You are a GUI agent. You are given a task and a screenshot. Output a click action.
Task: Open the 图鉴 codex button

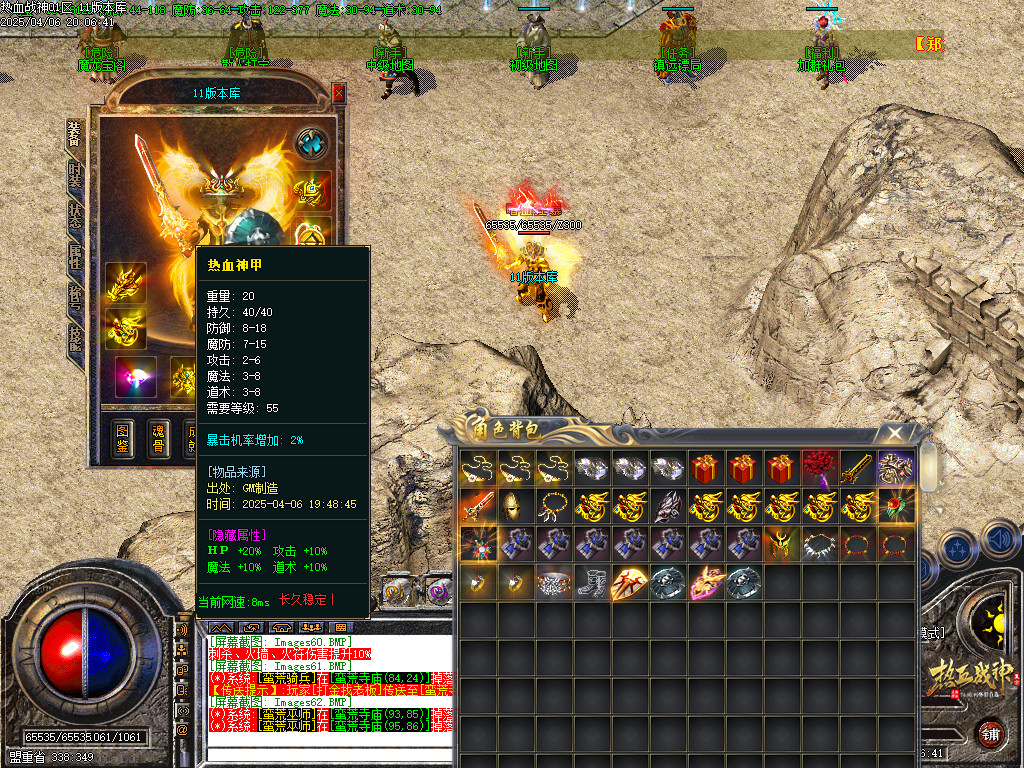(x=122, y=439)
